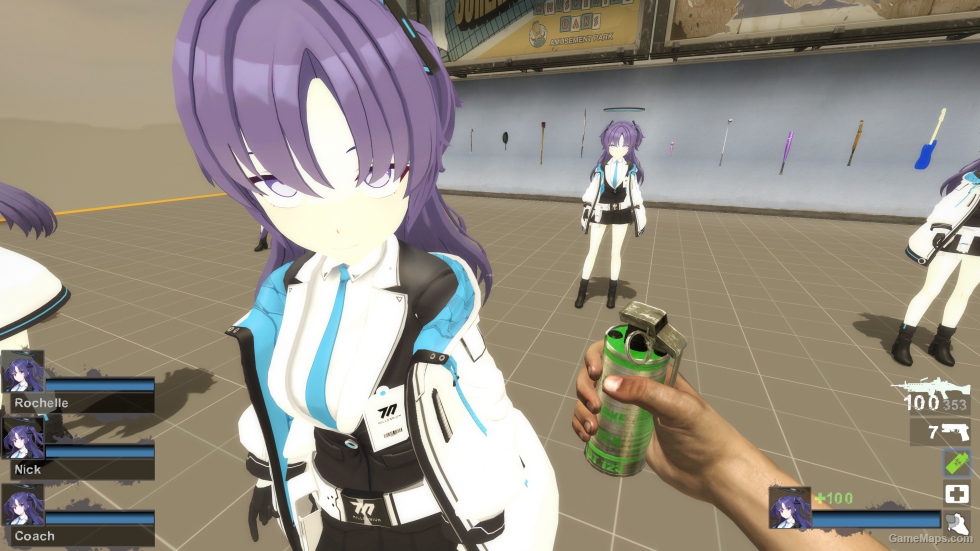Select the green bile jar throwable slot
The height and width of the screenshot is (551, 980).
pyautogui.click(x=957, y=463)
